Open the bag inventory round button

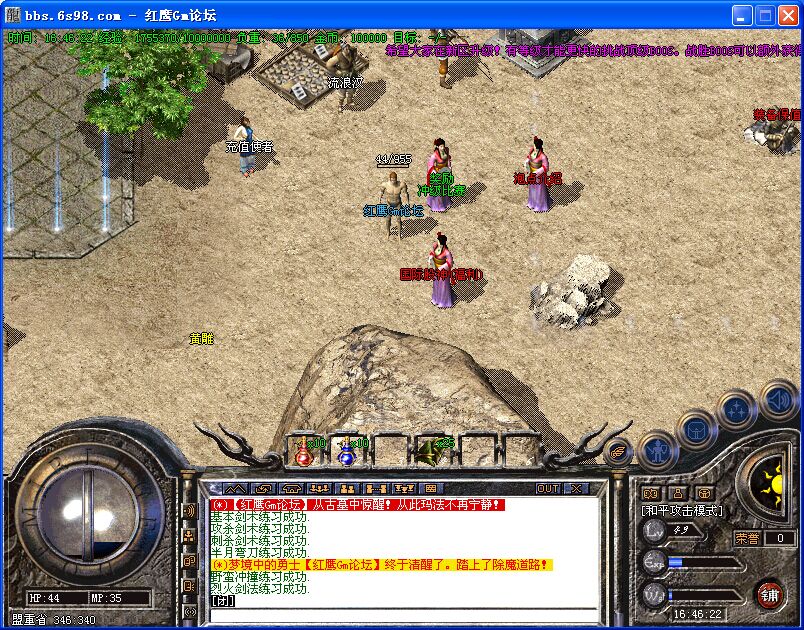pyautogui.click(x=697, y=430)
